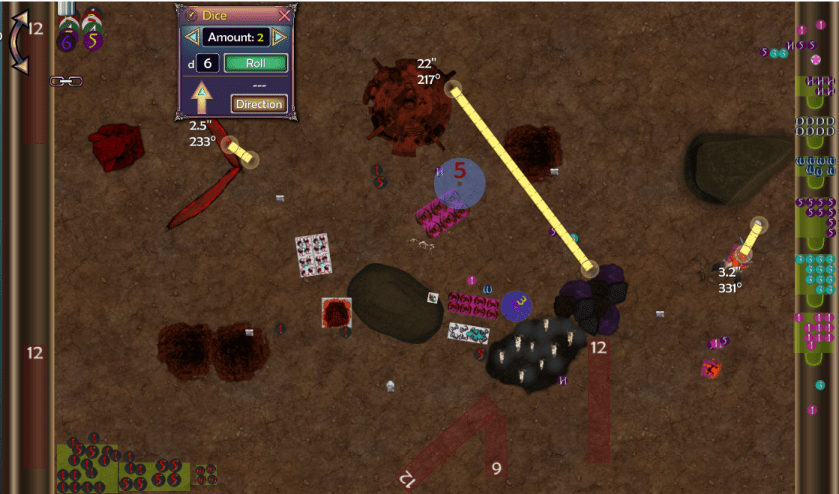Close the Dice panel
This screenshot has width=839, height=494.
[x=285, y=15]
